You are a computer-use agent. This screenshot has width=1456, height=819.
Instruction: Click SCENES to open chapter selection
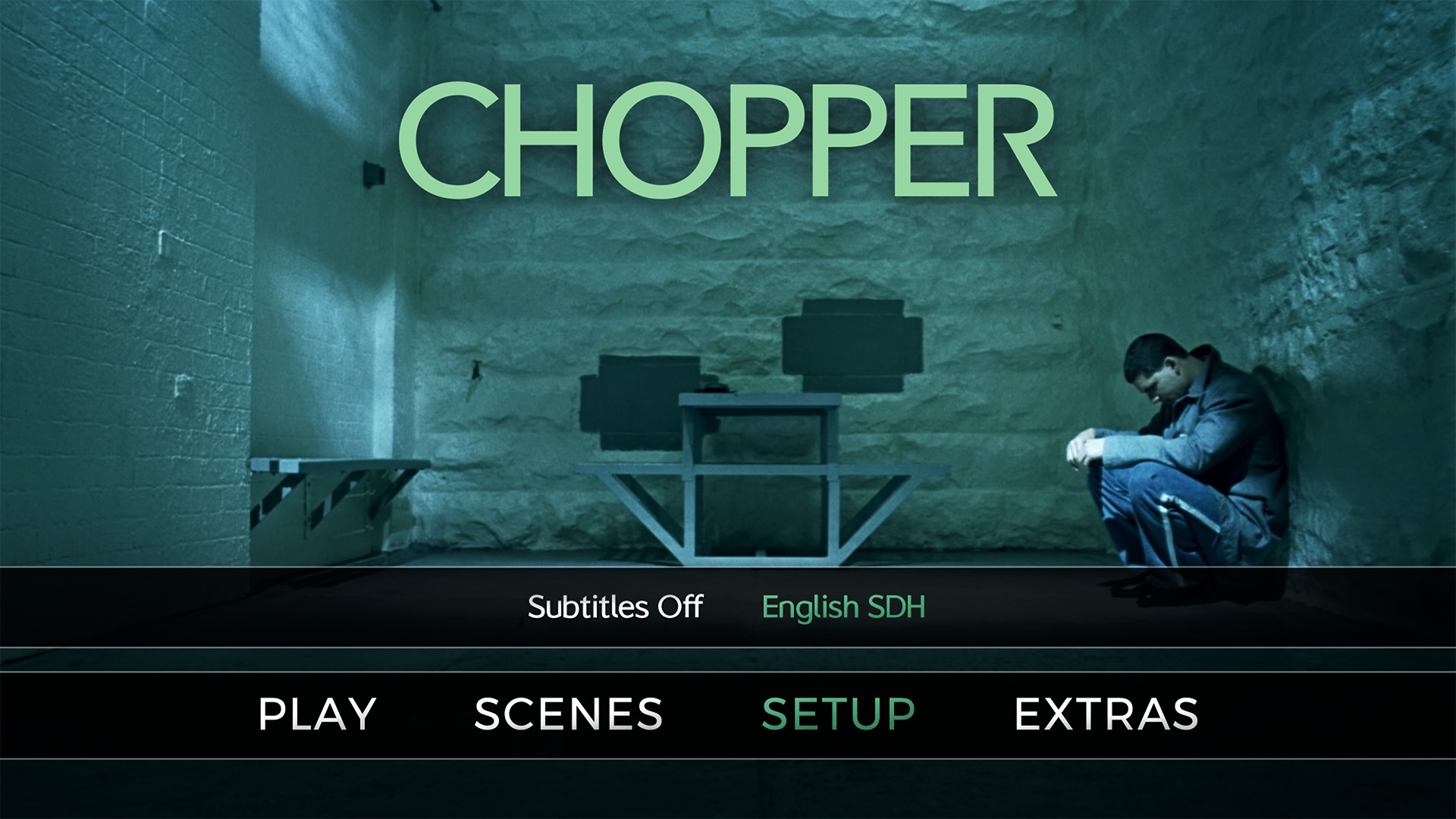point(567,711)
